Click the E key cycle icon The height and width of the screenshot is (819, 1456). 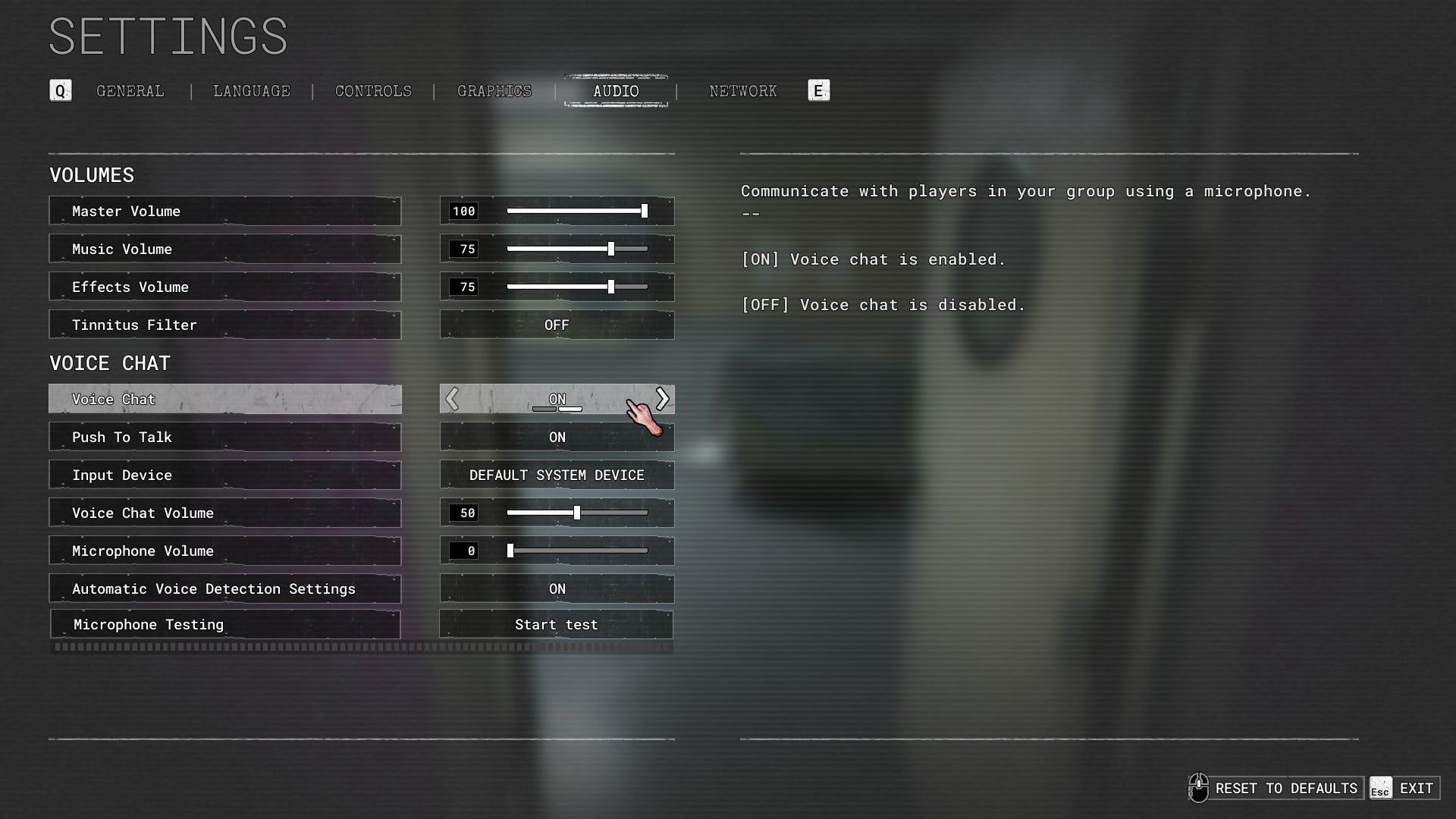(x=817, y=90)
